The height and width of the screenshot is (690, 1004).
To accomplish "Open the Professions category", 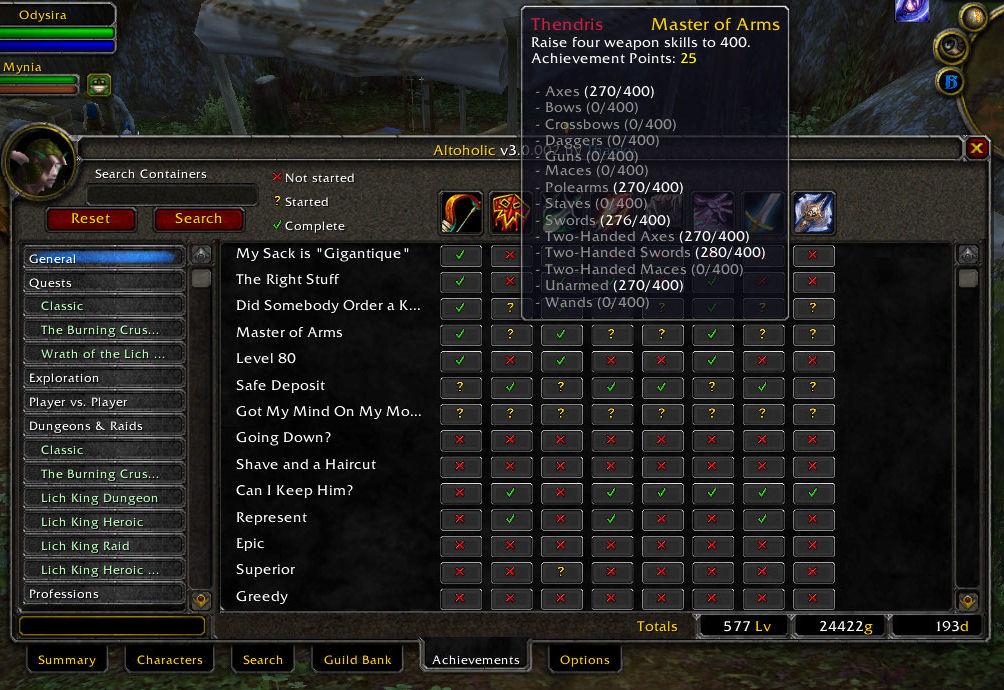I will pos(104,594).
